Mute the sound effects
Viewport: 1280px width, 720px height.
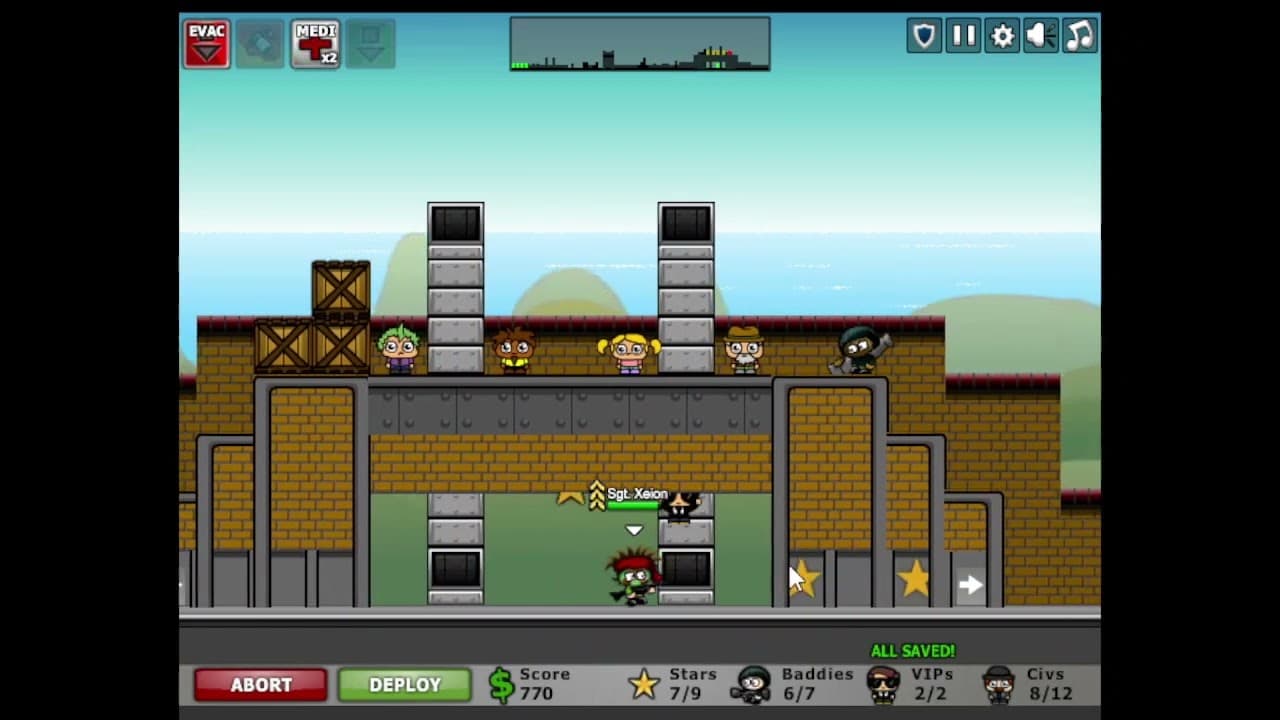tap(1040, 35)
